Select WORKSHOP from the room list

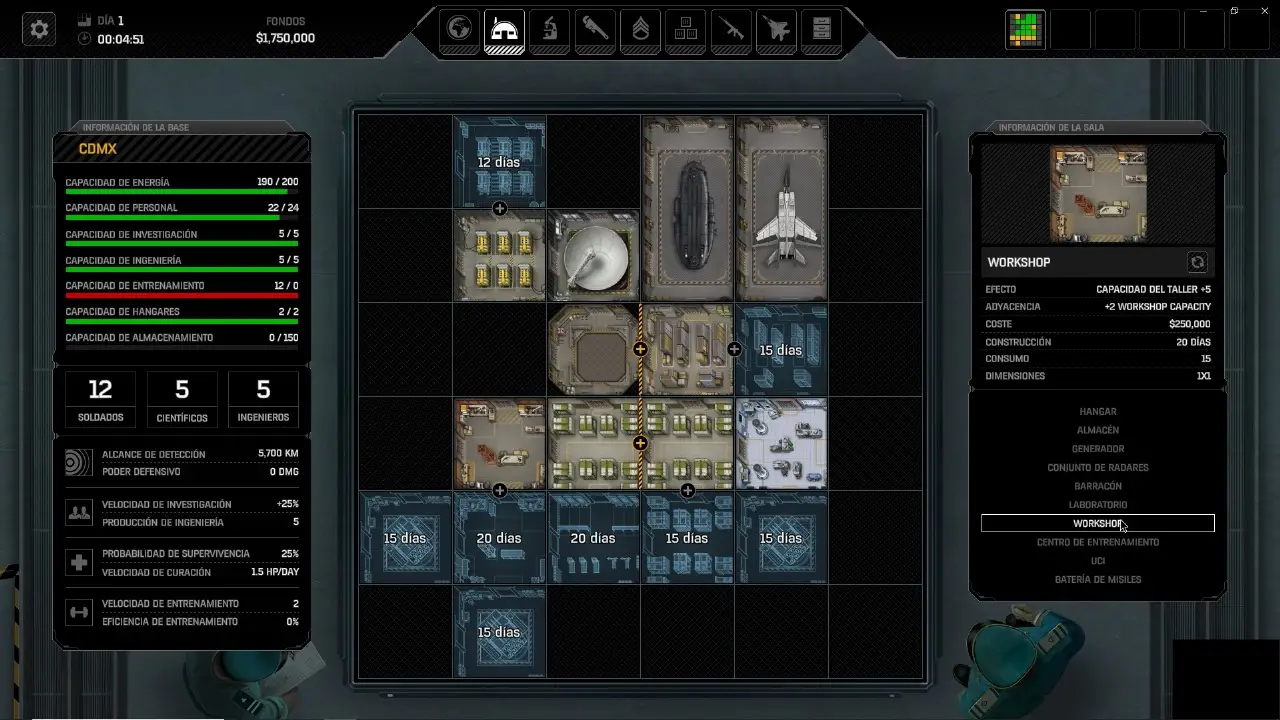coord(1097,523)
